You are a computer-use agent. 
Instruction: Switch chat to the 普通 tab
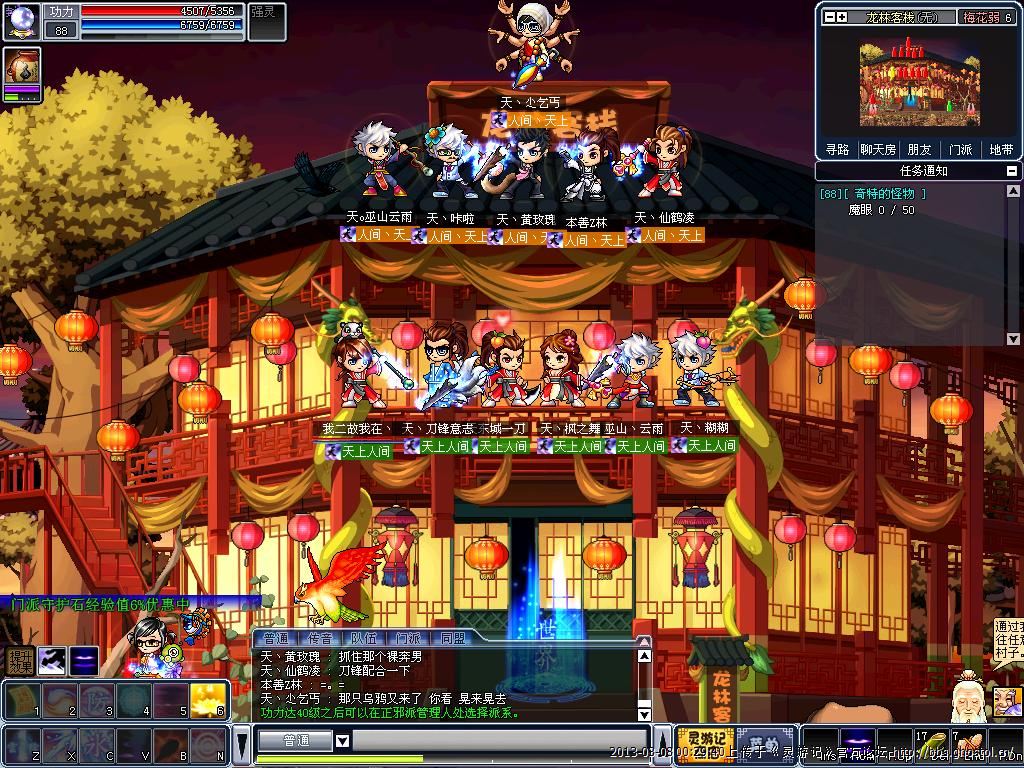click(x=276, y=638)
